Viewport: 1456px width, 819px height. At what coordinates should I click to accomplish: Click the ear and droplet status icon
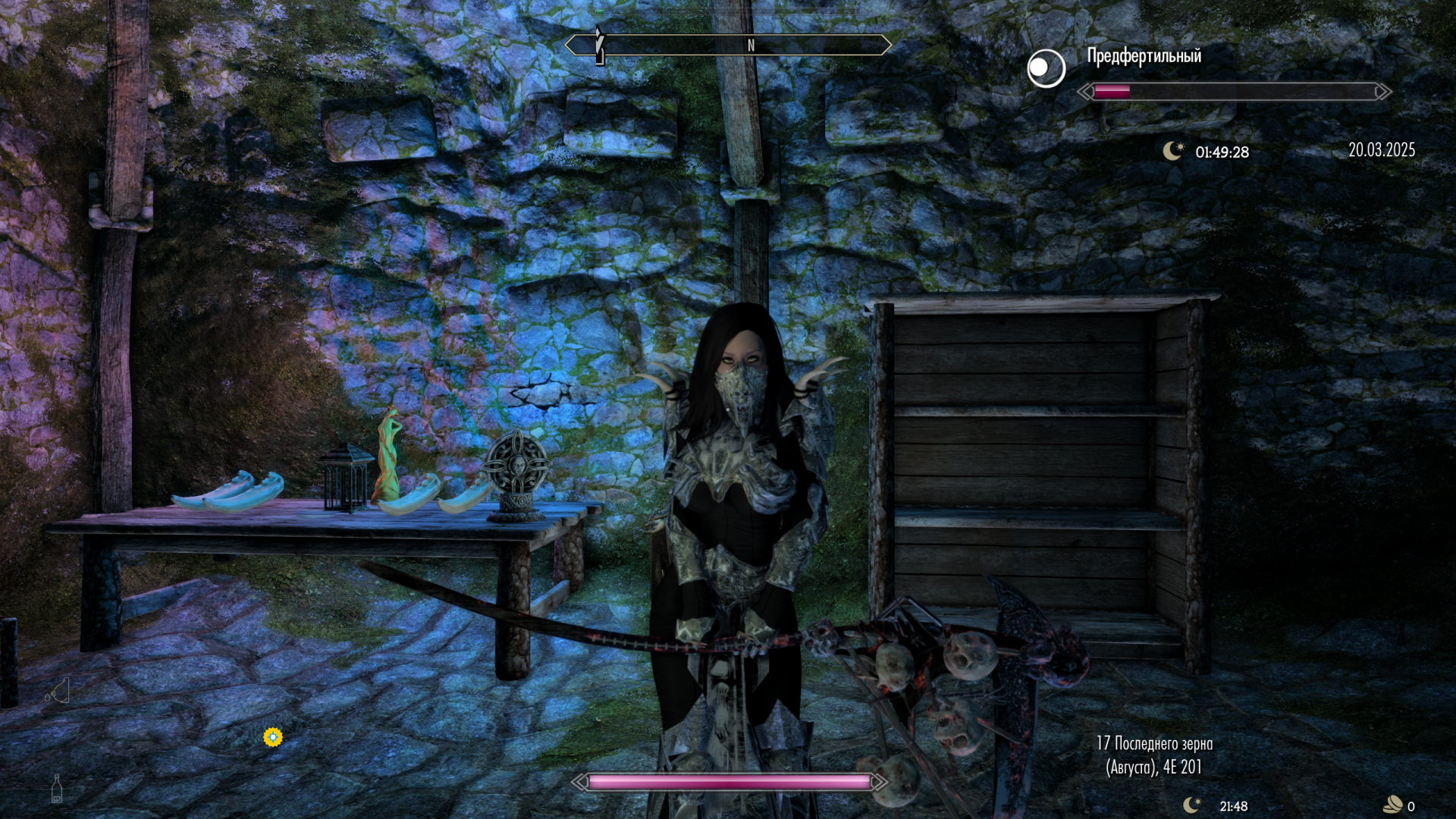[x=58, y=691]
